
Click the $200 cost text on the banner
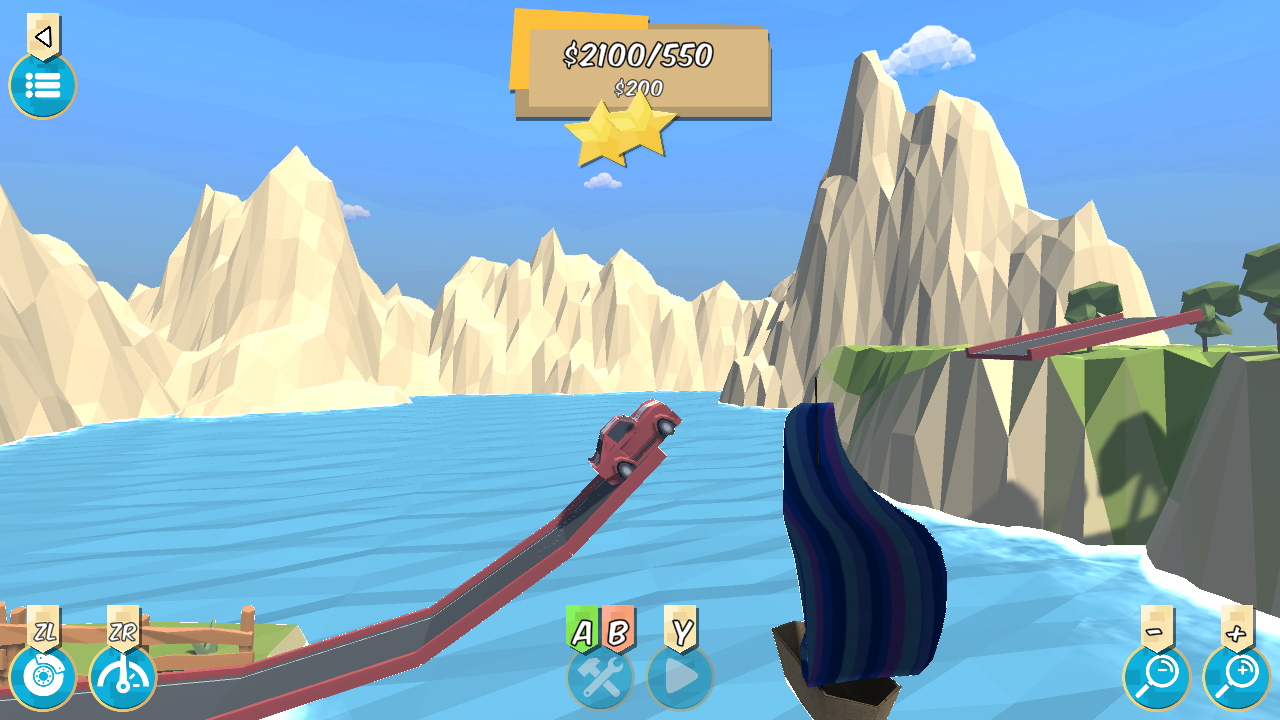coord(639,87)
